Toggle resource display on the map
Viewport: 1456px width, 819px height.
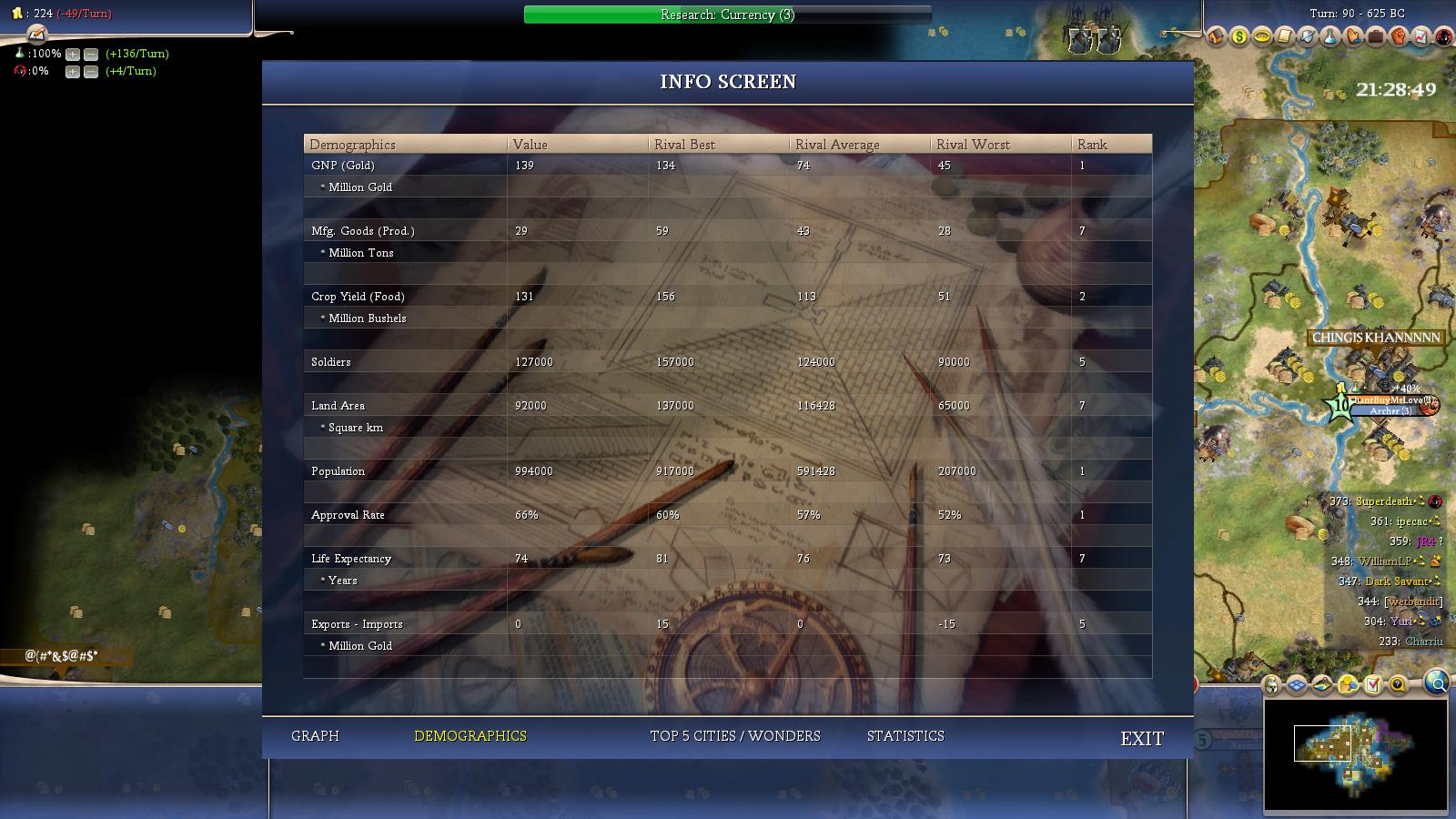tap(1348, 684)
